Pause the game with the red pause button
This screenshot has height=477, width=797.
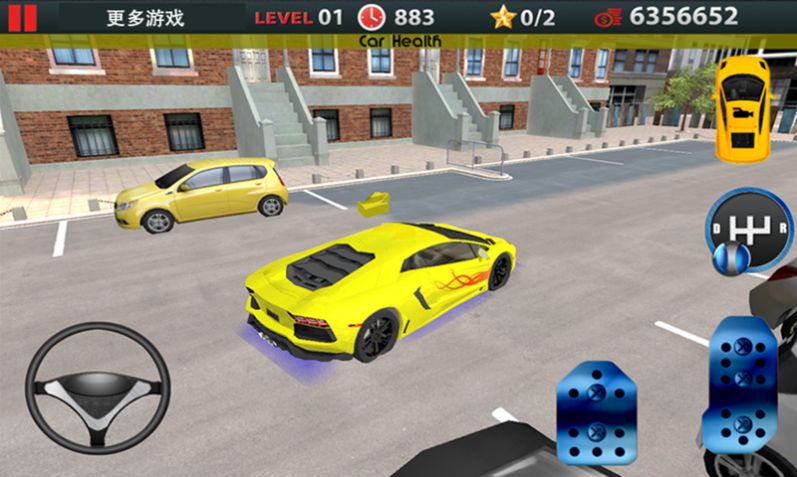point(22,16)
